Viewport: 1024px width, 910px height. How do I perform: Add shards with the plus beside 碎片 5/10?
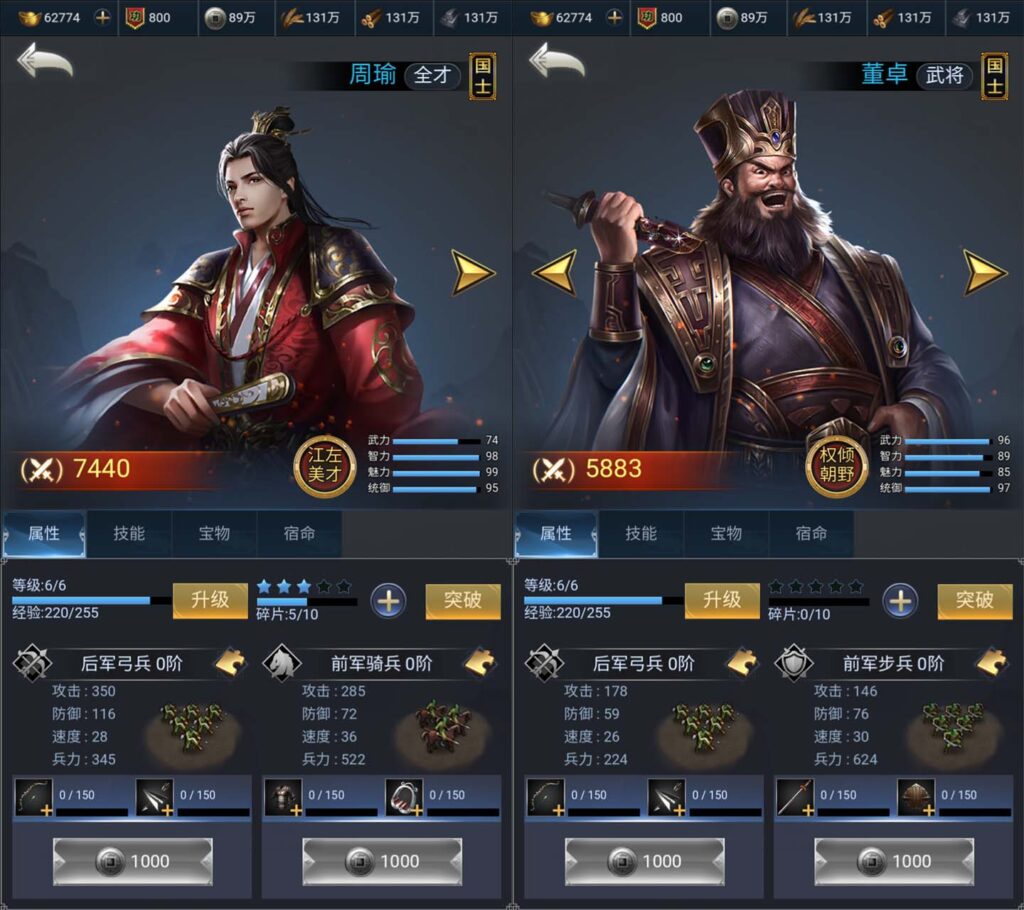tap(388, 601)
